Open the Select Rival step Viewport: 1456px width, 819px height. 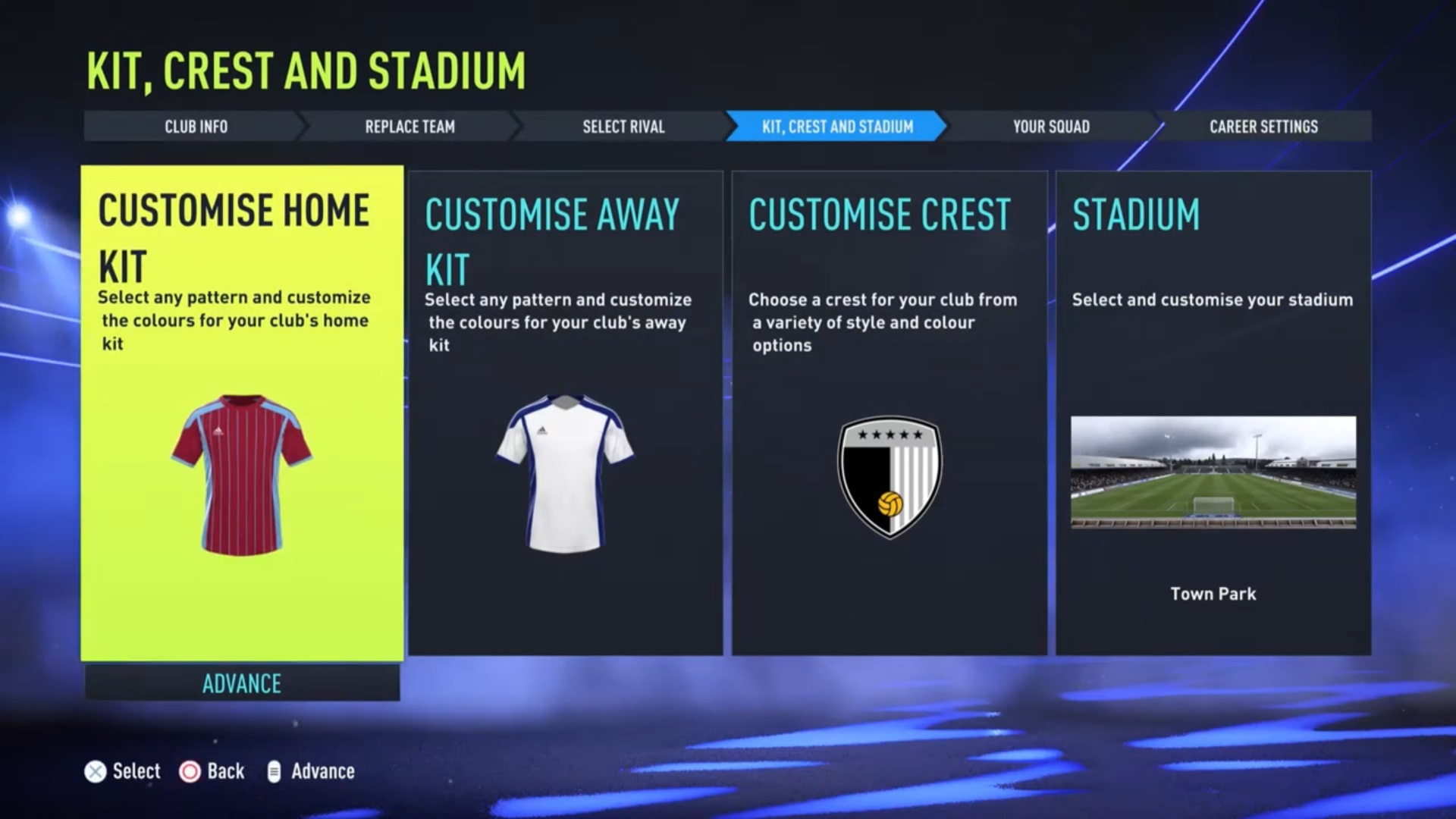coord(623,127)
